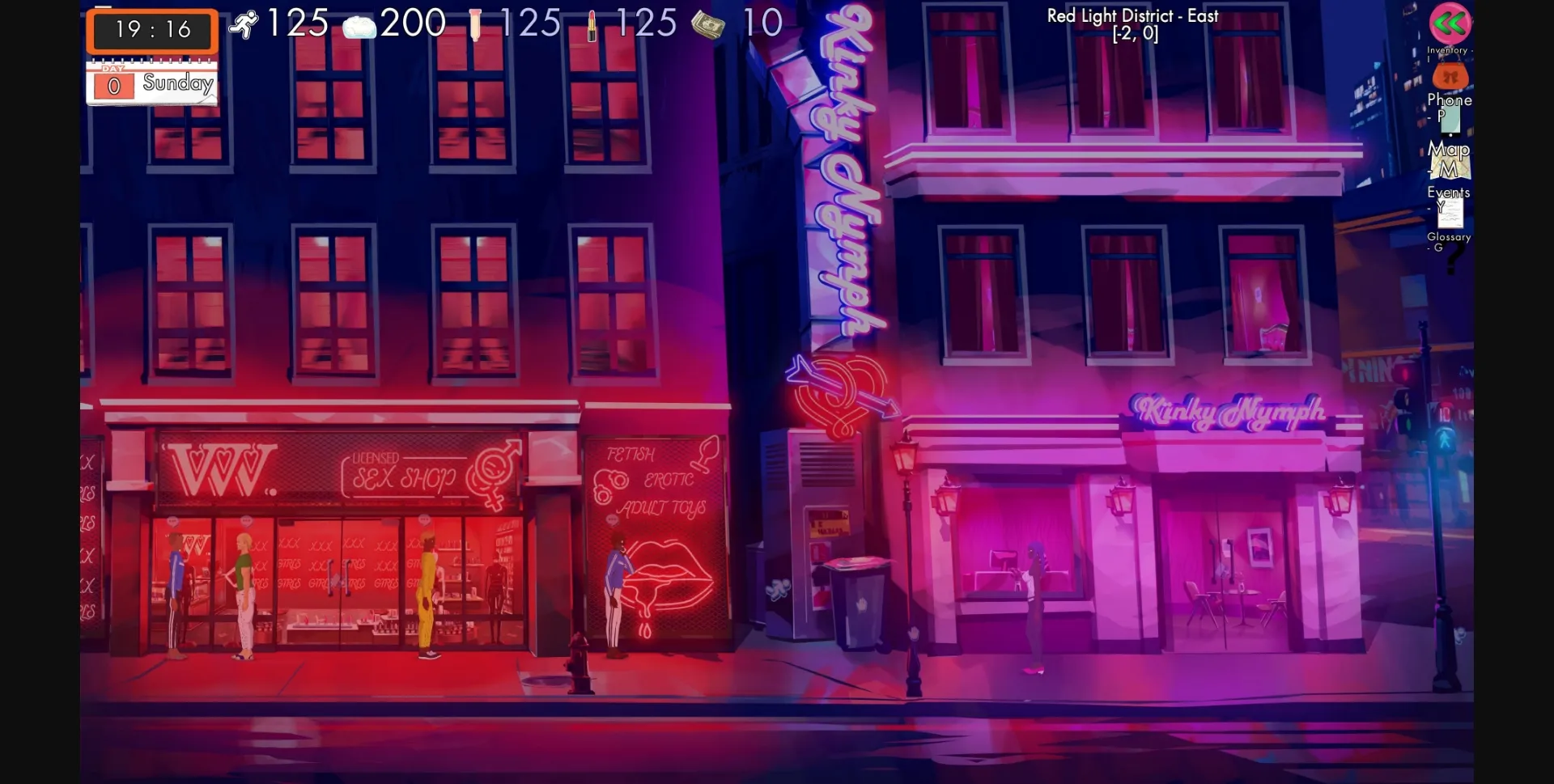Click the money cash icon
The width and height of the screenshot is (1554, 784).
[x=708, y=24]
